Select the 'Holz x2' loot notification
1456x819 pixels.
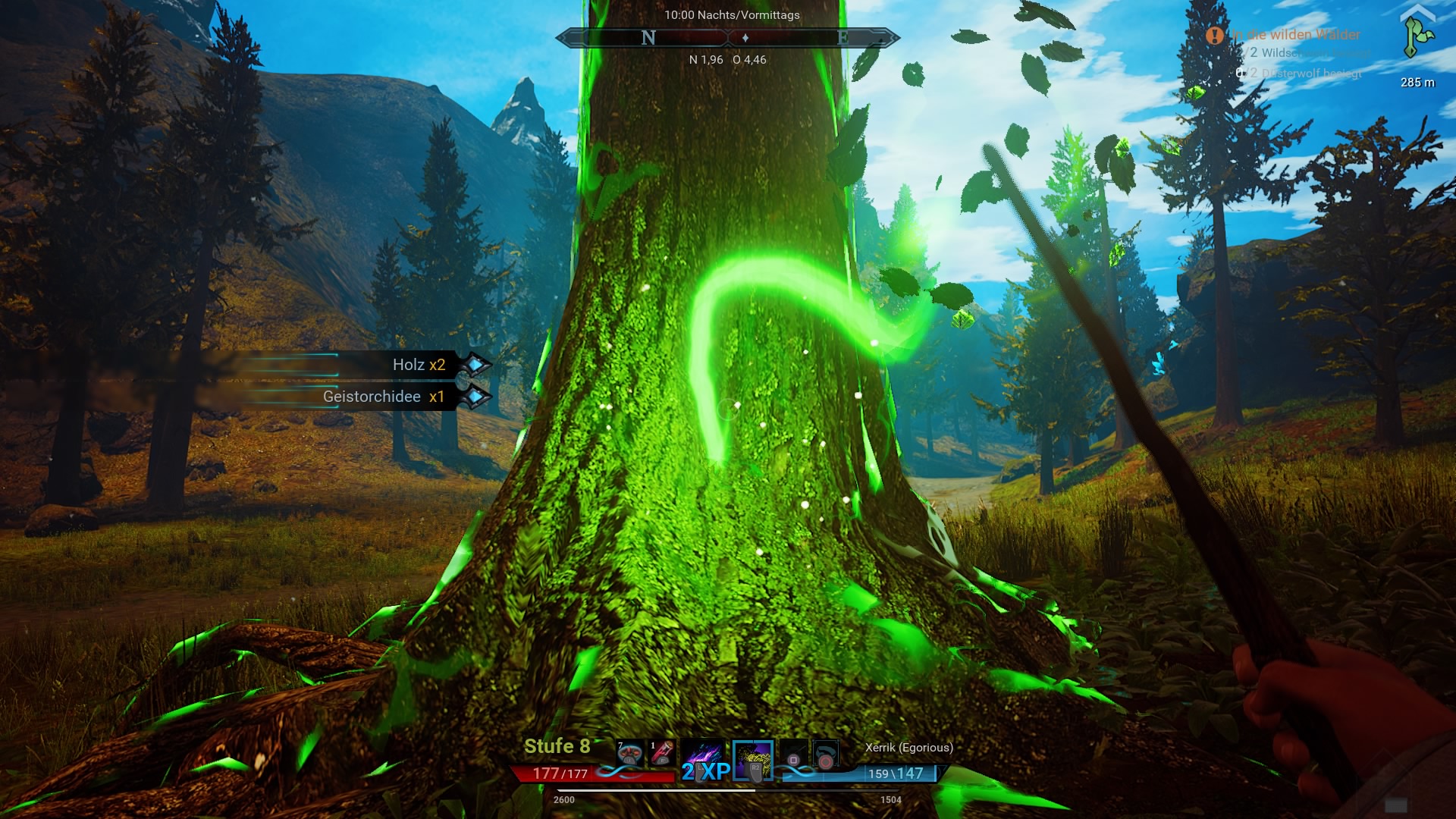pos(419,365)
